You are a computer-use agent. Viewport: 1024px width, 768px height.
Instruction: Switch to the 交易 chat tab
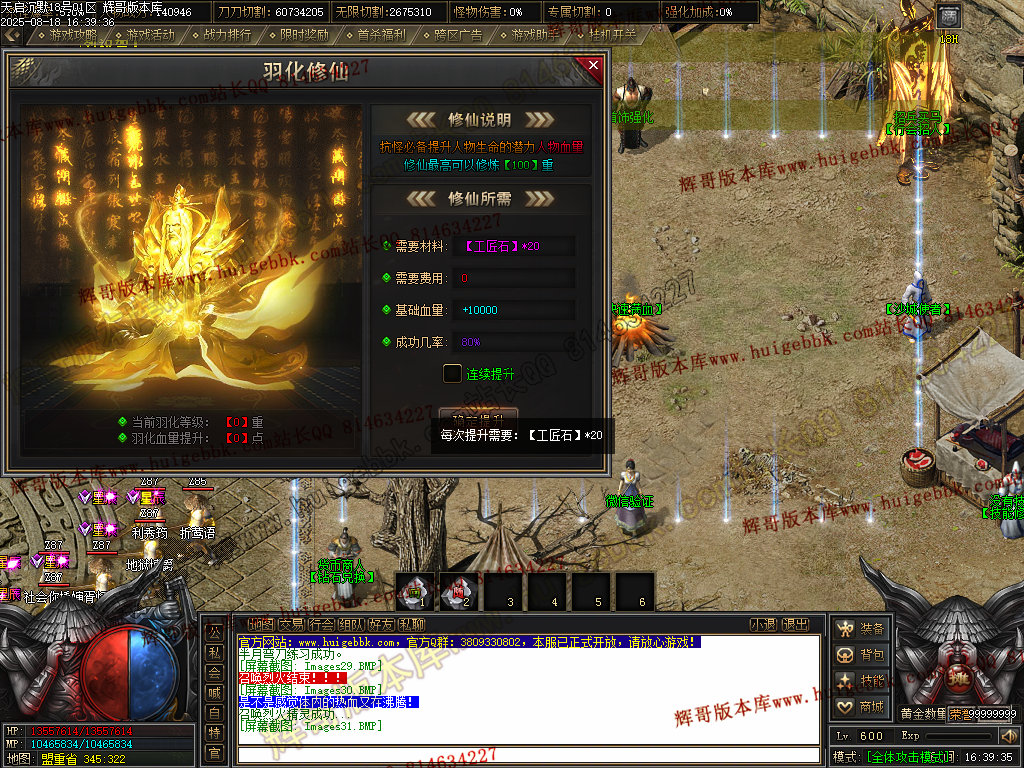pos(291,625)
